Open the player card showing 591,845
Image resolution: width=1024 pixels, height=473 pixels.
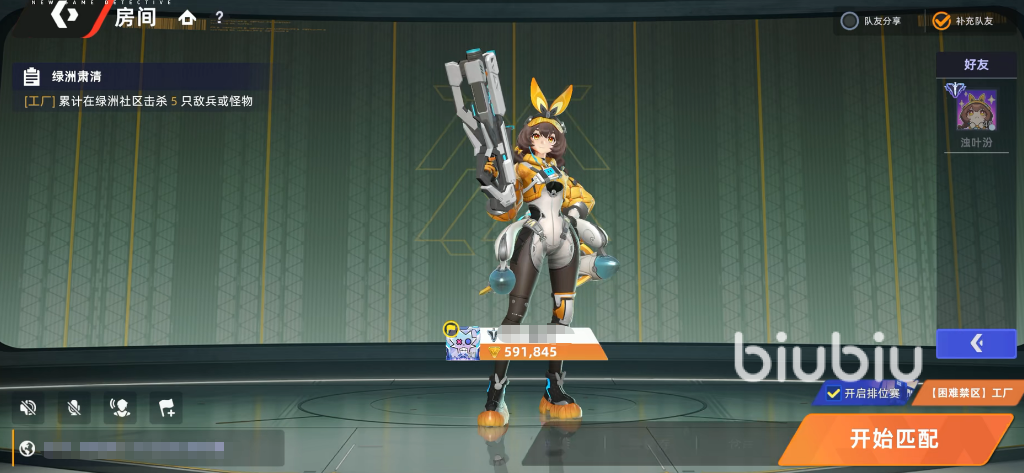point(527,343)
